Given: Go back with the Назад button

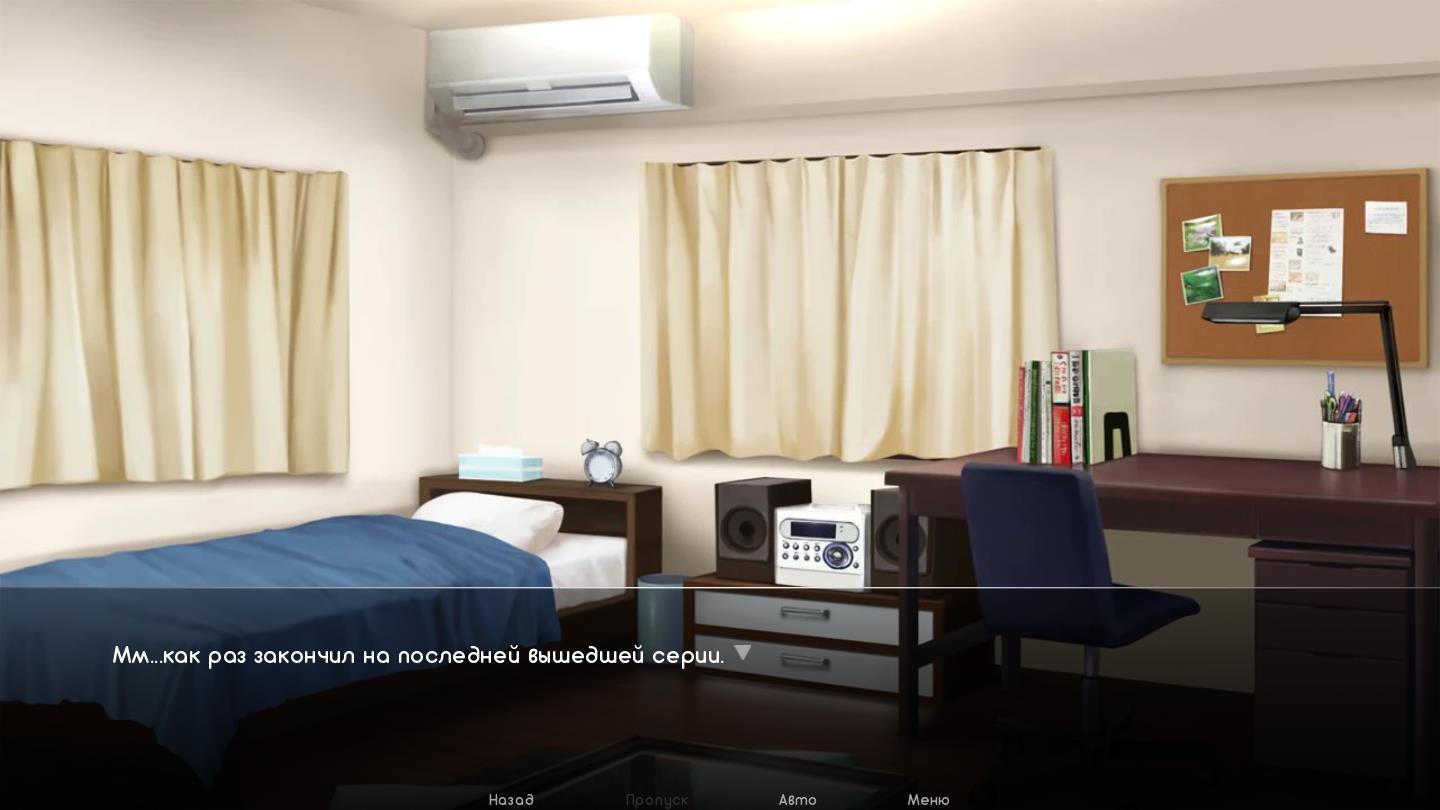Looking at the screenshot, I should (x=511, y=799).
